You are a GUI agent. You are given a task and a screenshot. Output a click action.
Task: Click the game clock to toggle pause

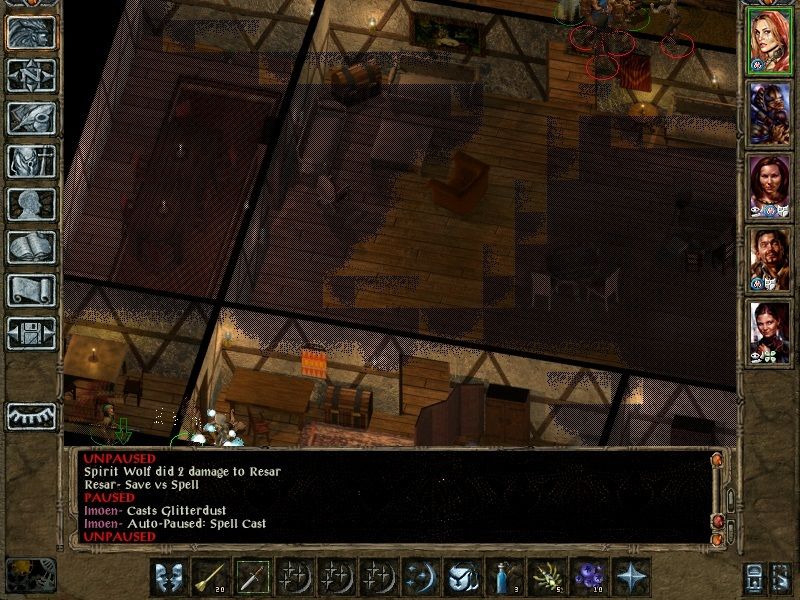(x=30, y=575)
